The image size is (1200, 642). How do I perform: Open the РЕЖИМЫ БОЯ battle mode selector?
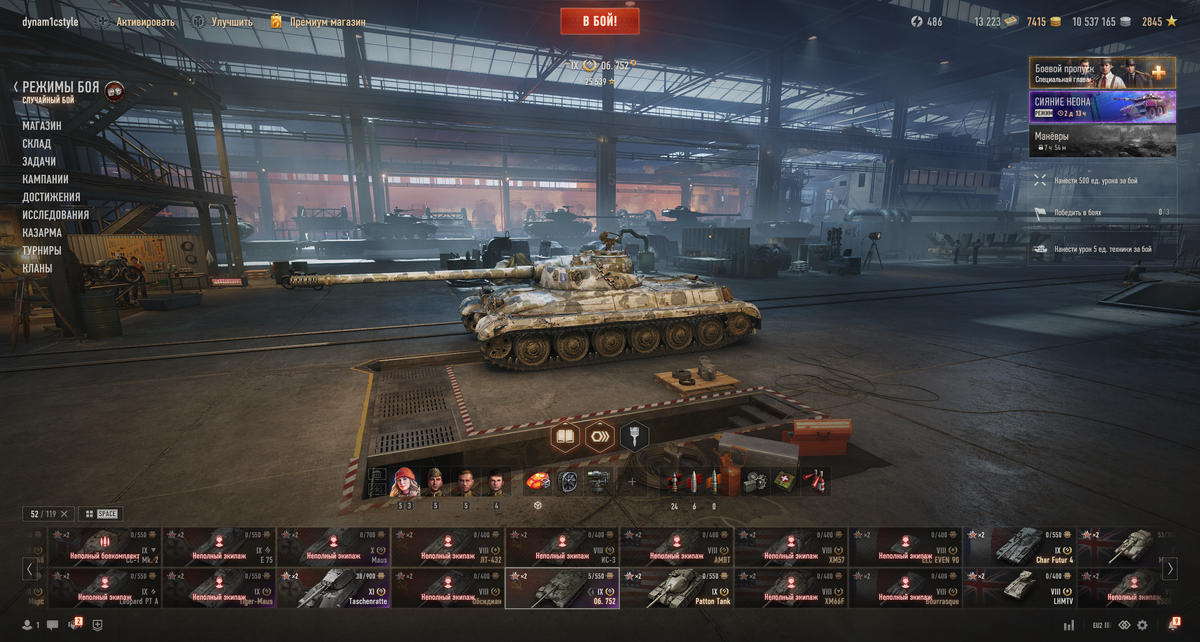point(60,88)
